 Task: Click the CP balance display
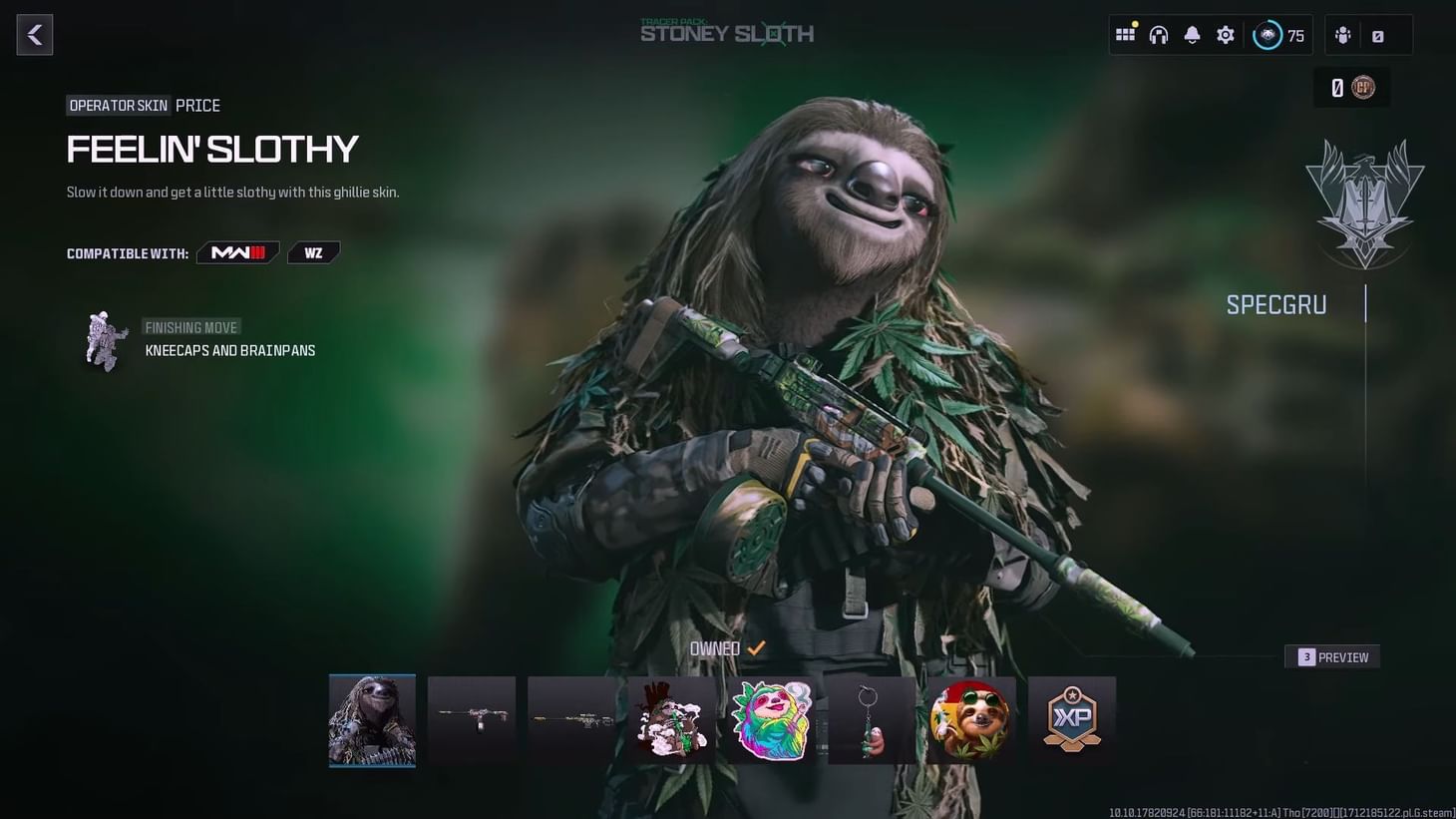point(1351,87)
